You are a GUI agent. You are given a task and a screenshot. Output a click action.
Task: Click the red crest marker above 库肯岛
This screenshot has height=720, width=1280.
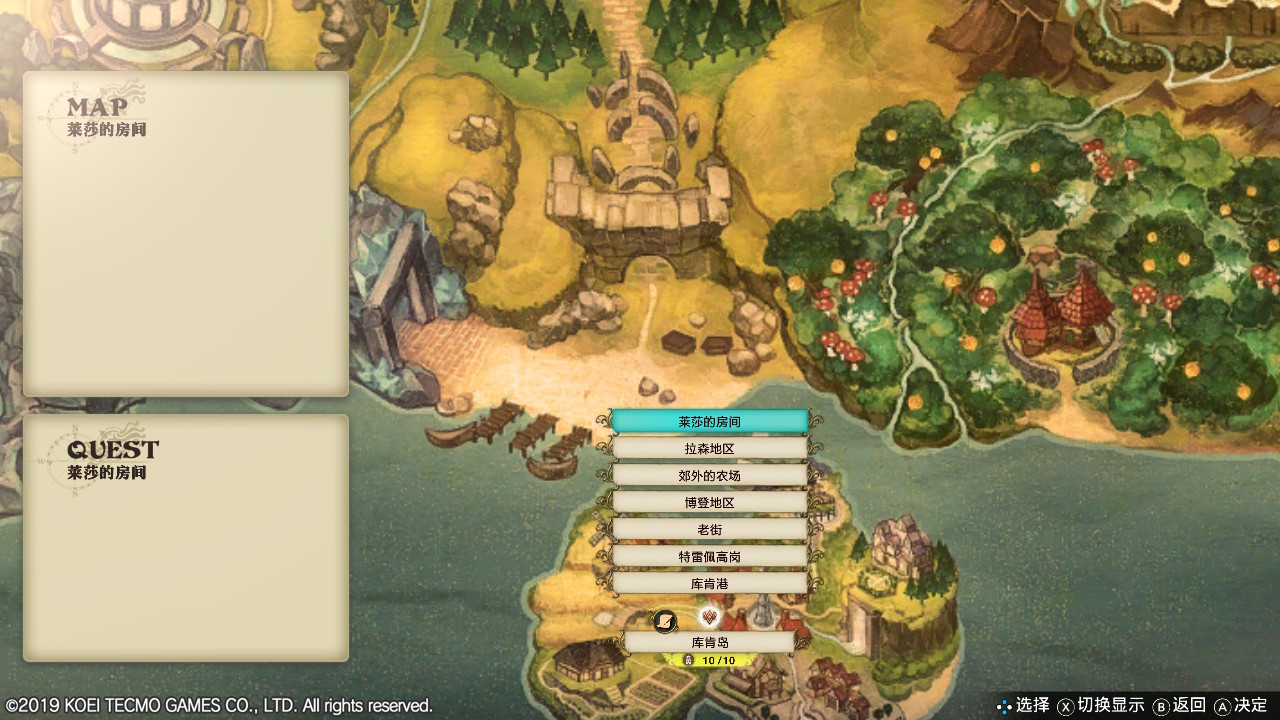tap(710, 616)
